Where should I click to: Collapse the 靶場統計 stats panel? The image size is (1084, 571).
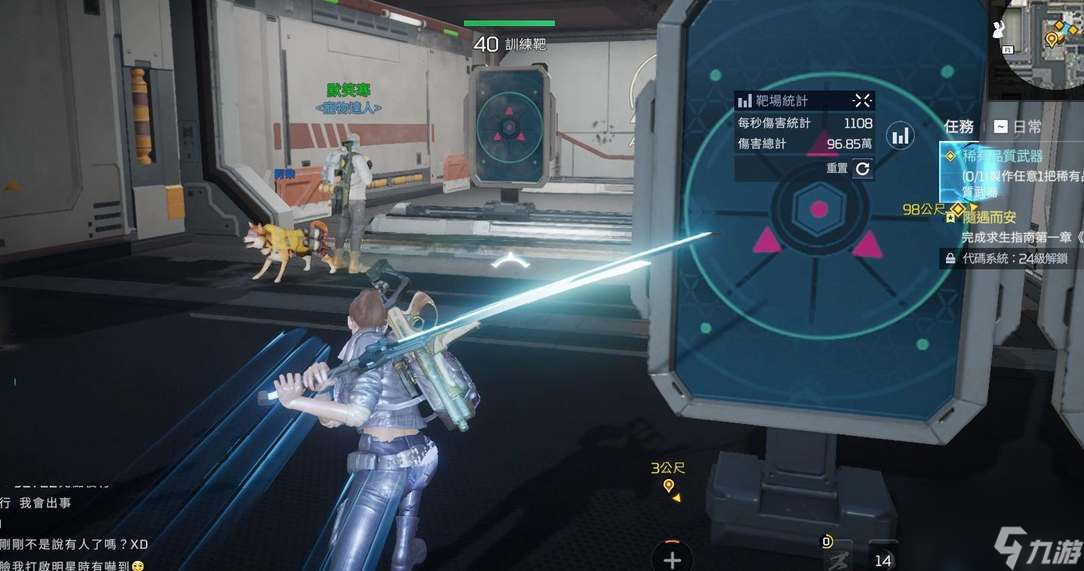pos(862,100)
